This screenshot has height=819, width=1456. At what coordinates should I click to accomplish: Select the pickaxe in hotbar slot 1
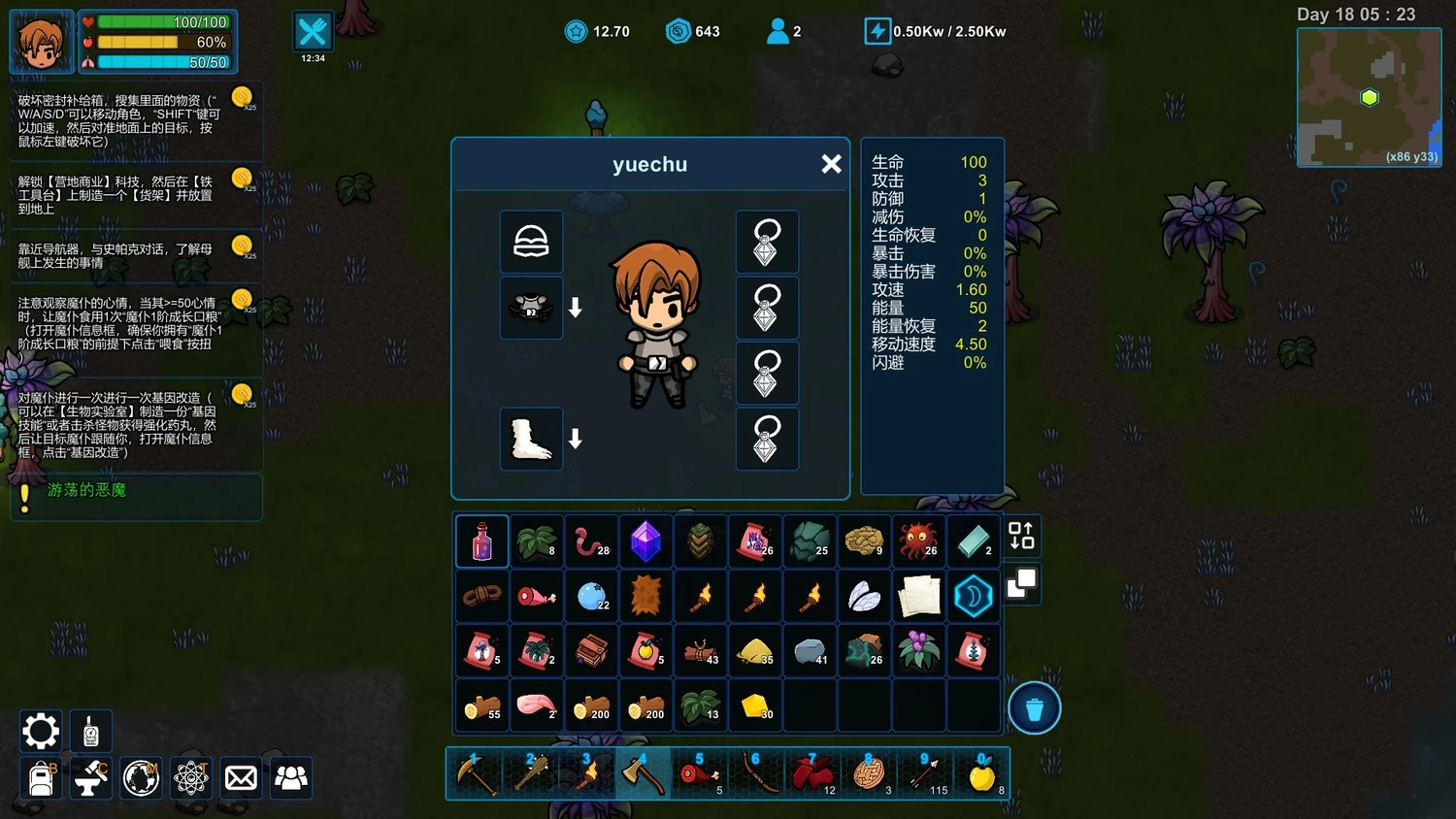coord(476,774)
